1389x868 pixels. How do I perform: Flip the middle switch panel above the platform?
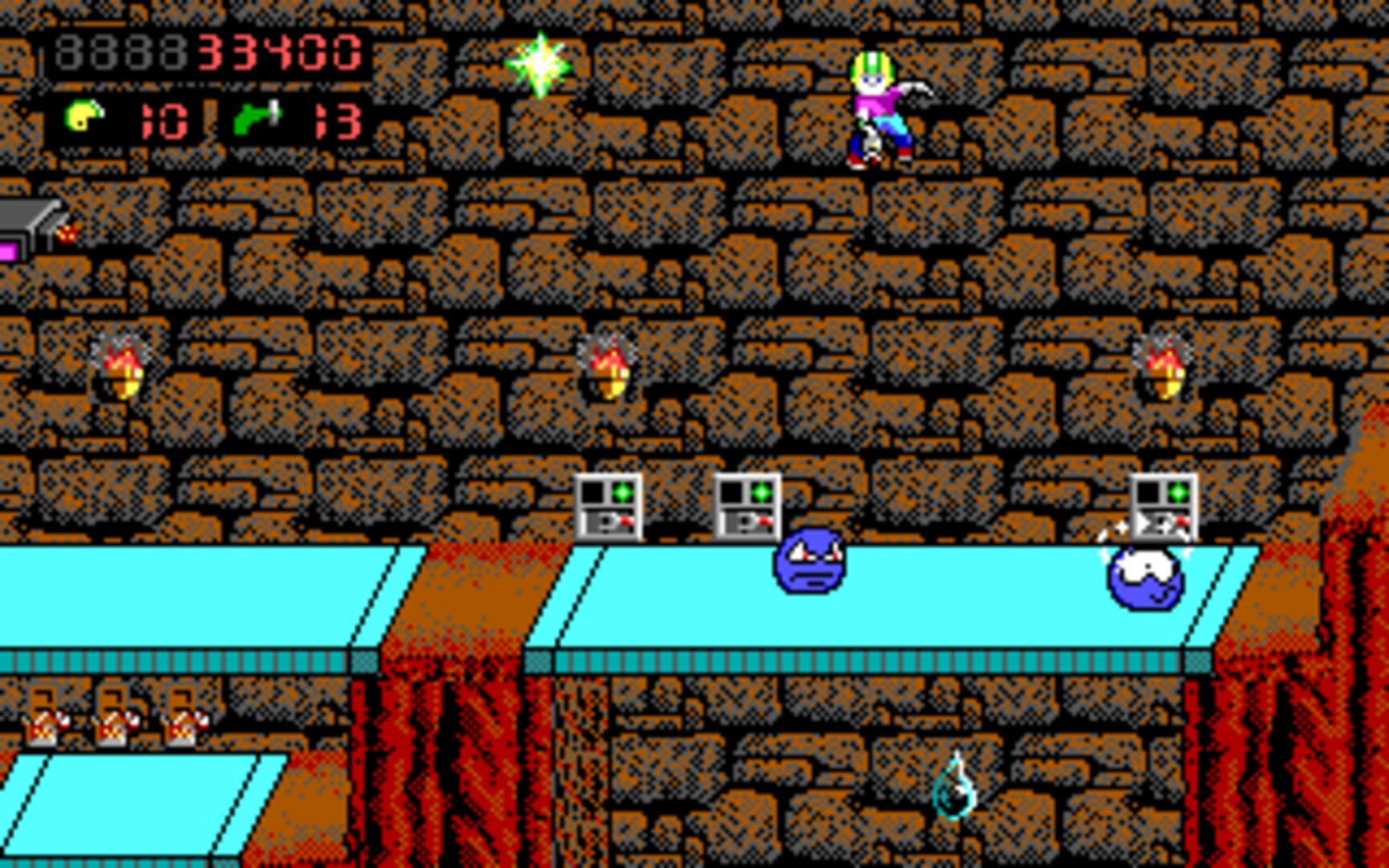[749, 506]
